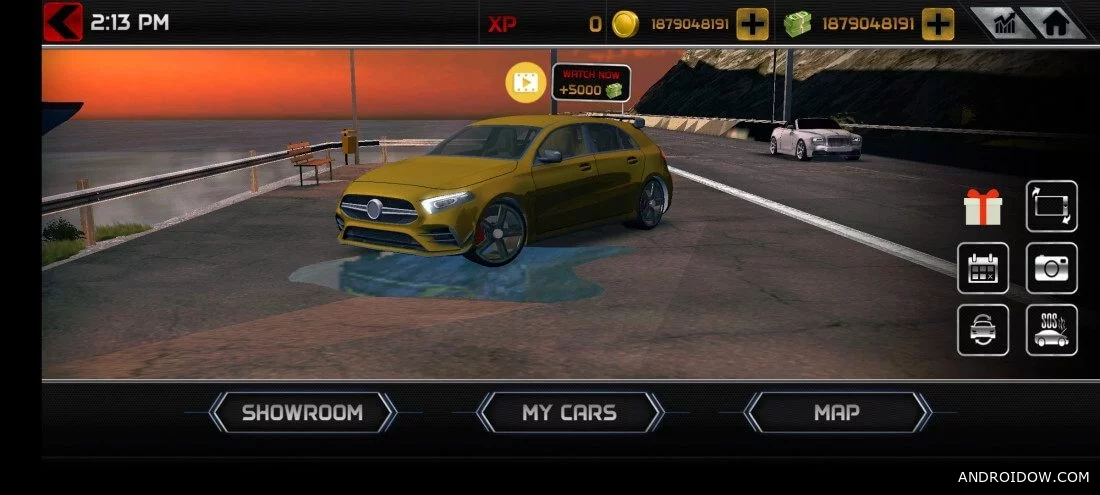Watch the video ad film icon
1100x495 pixels.
tap(525, 81)
